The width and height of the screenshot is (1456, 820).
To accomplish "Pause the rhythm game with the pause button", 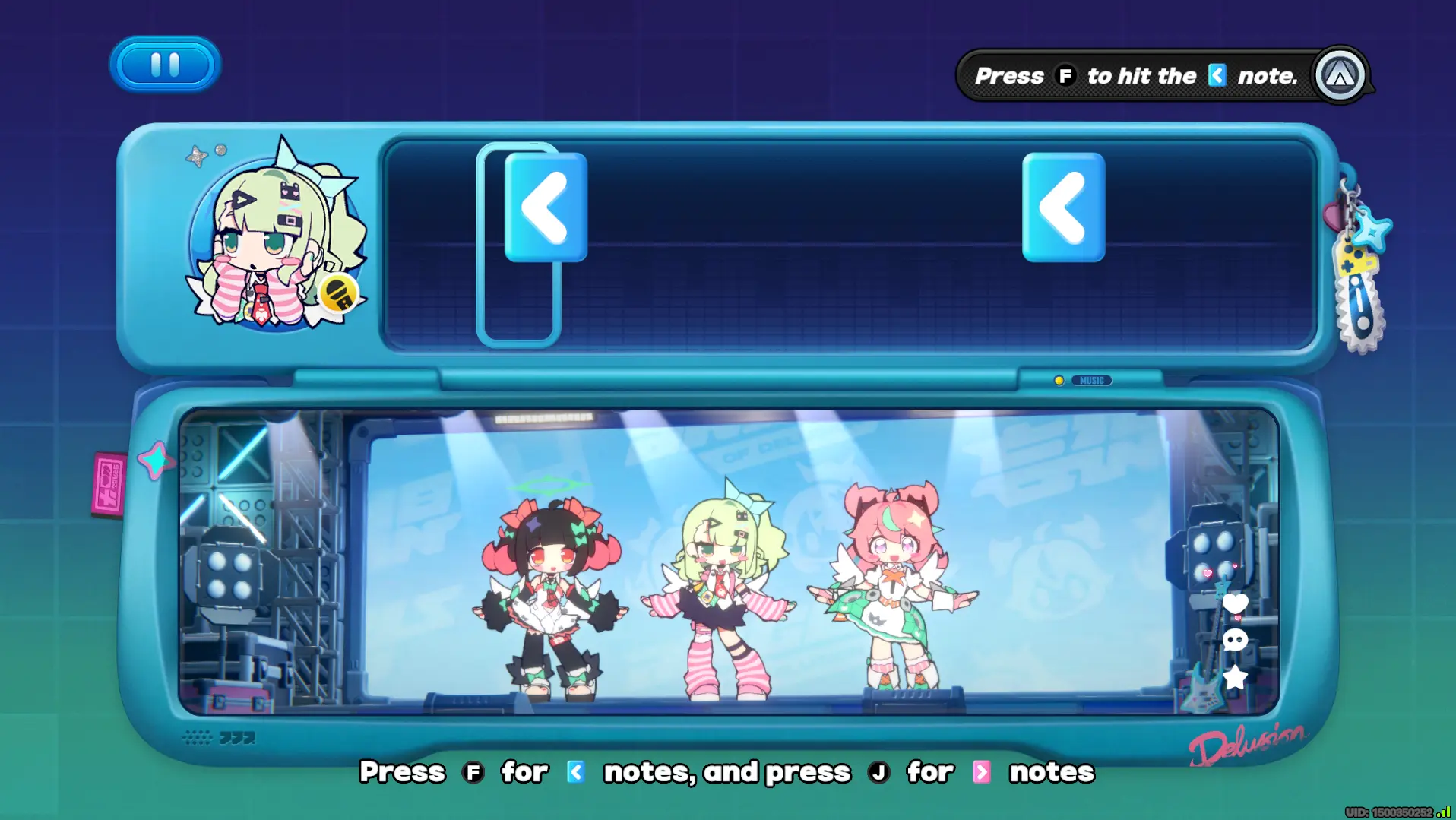I will tap(165, 65).
